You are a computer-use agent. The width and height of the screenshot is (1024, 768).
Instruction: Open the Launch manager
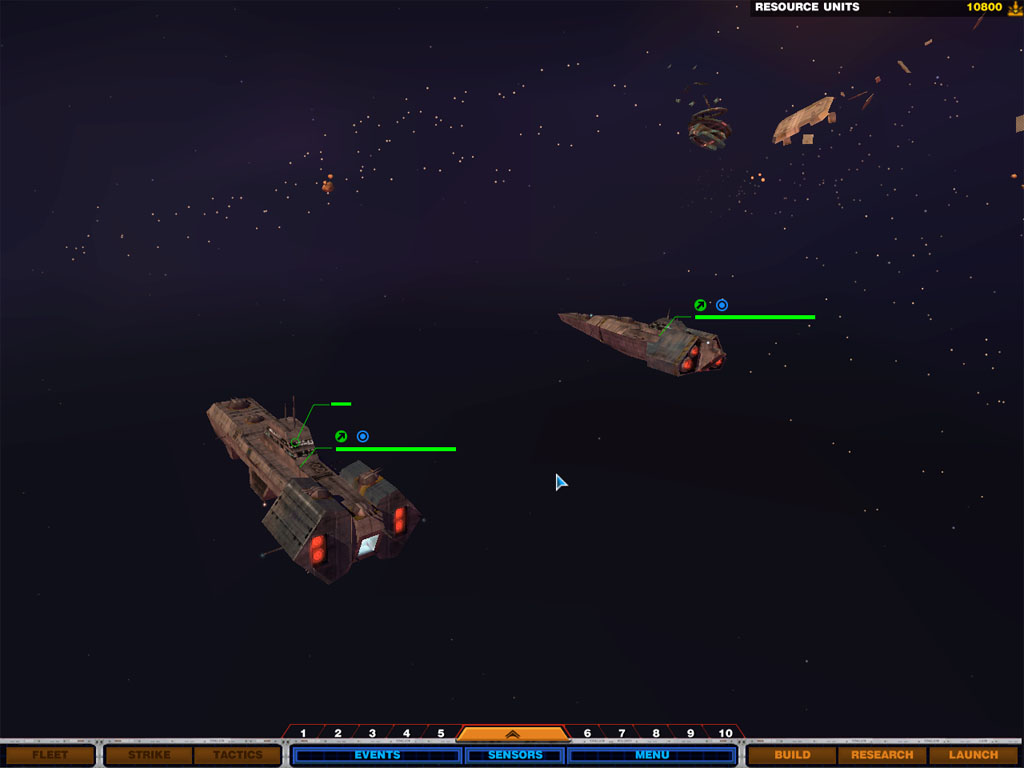point(973,755)
